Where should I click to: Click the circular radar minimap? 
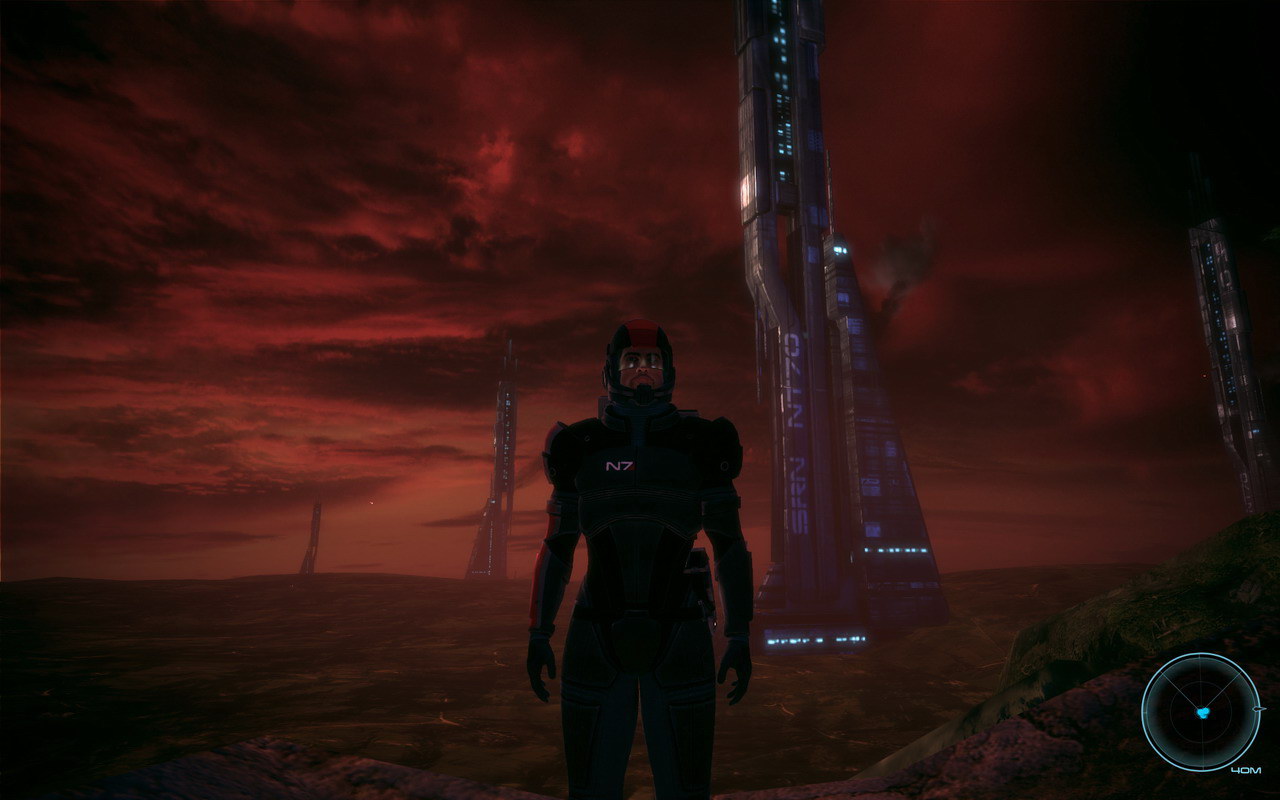pyautogui.click(x=1201, y=711)
